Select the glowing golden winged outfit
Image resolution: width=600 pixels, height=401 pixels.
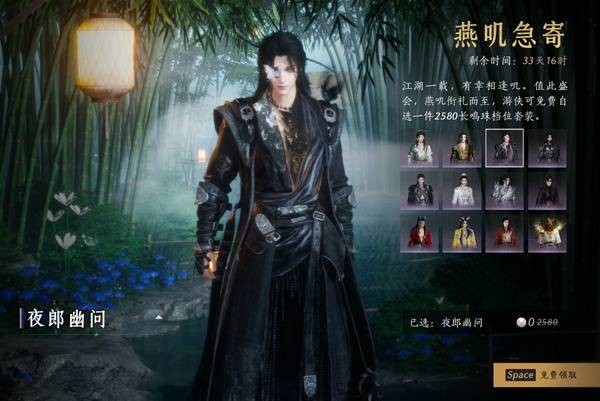[546, 232]
